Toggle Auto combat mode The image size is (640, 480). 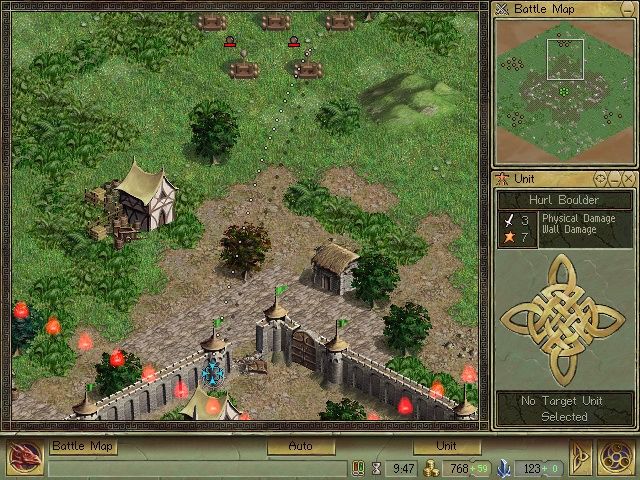pyautogui.click(x=300, y=446)
